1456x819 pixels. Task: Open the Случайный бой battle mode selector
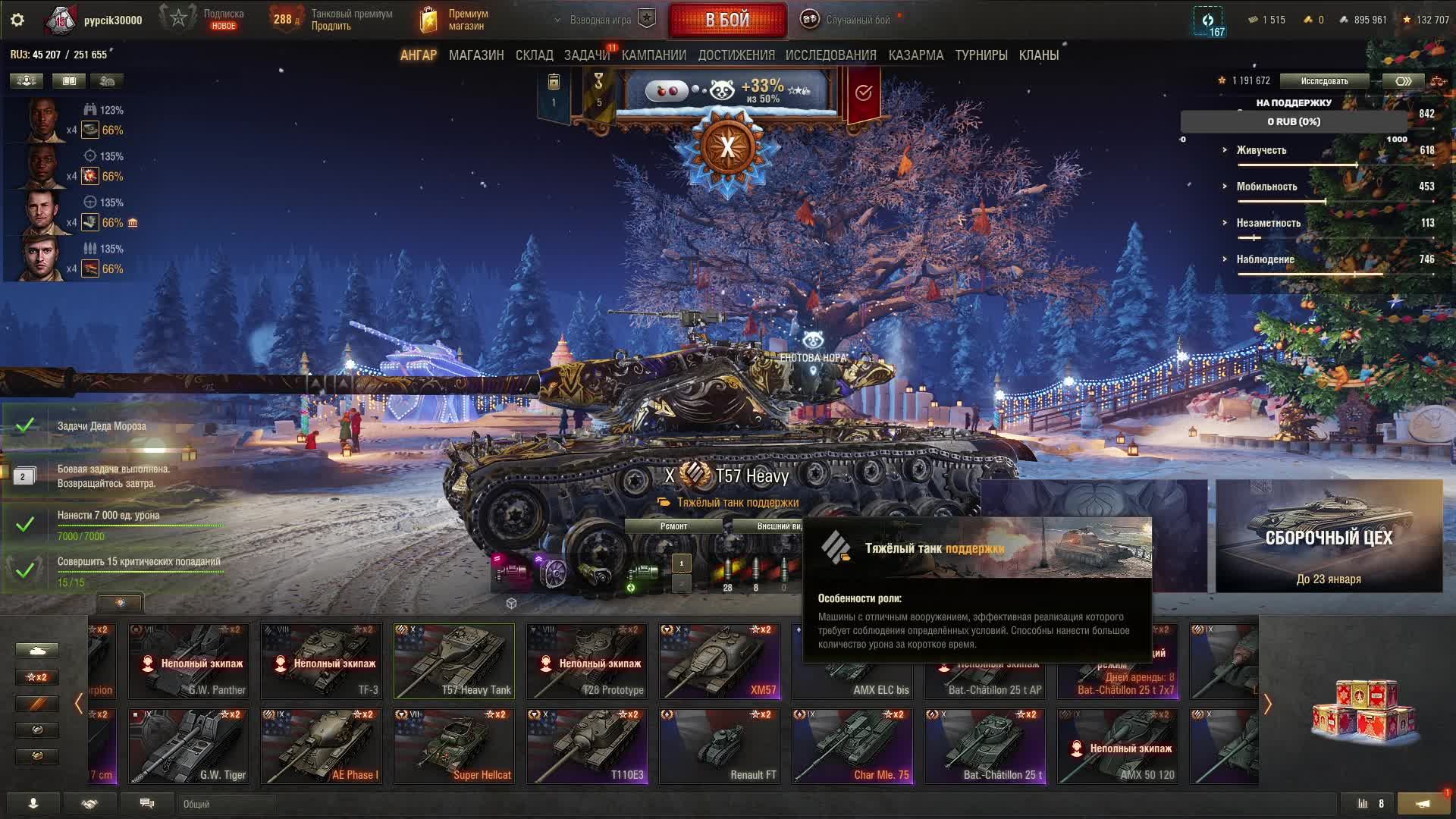(x=849, y=20)
